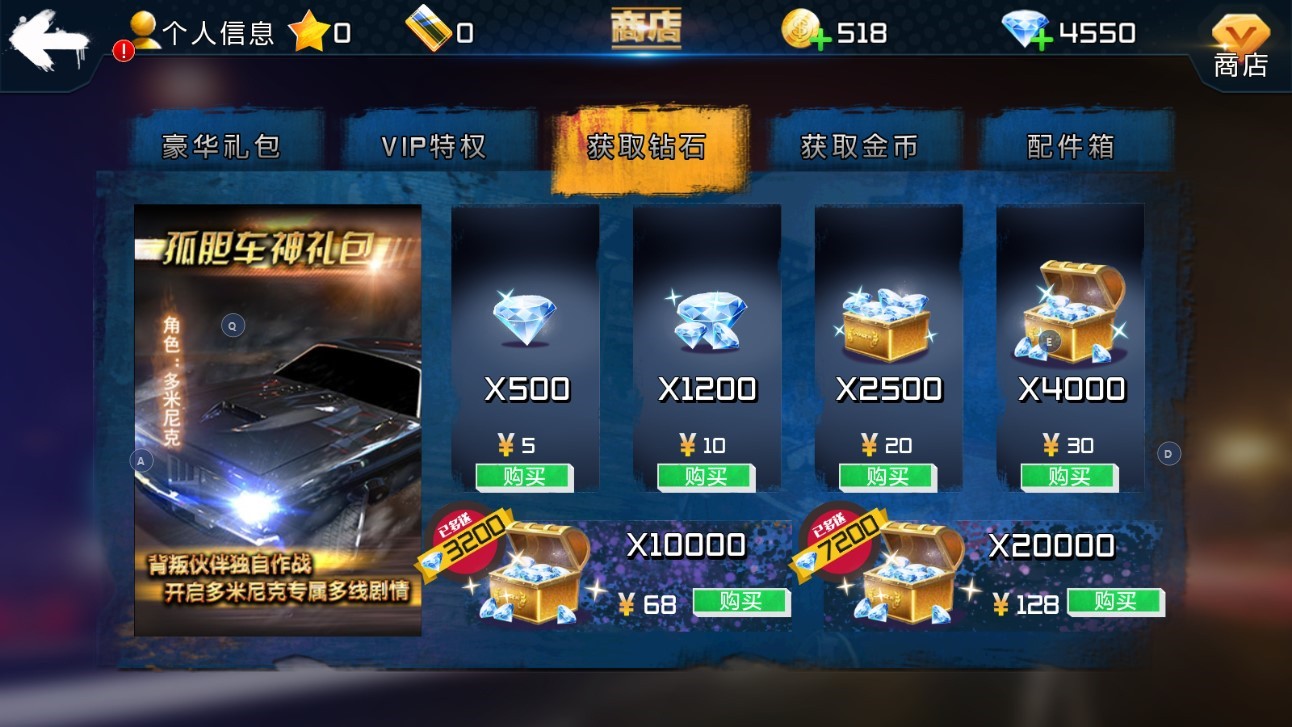This screenshot has height=727, width=1292.
Task: Purchase the X2500 diamond pack for ¥20
Action: coord(888,477)
